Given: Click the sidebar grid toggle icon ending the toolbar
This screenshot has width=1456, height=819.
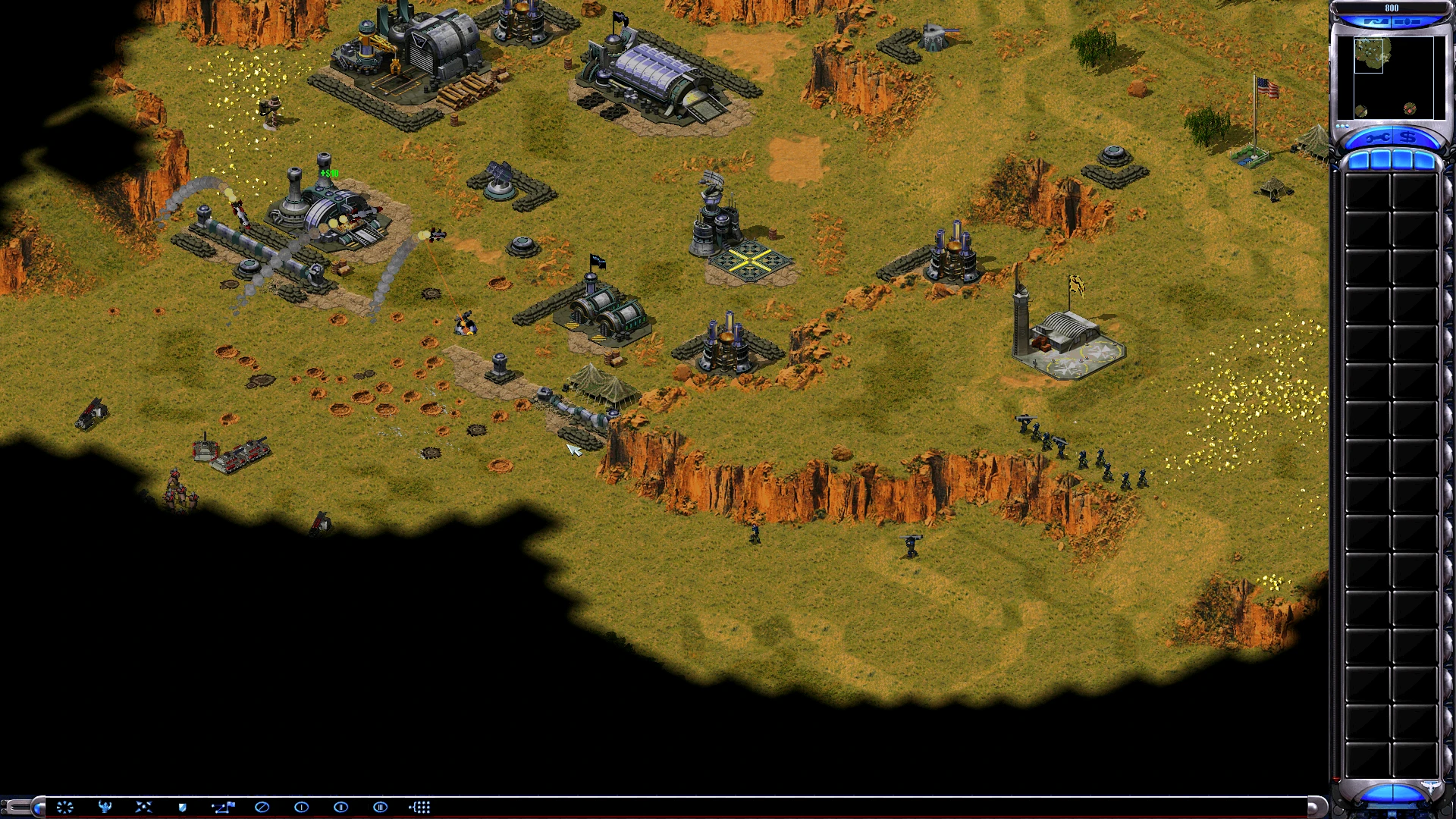Looking at the screenshot, I should [x=421, y=807].
